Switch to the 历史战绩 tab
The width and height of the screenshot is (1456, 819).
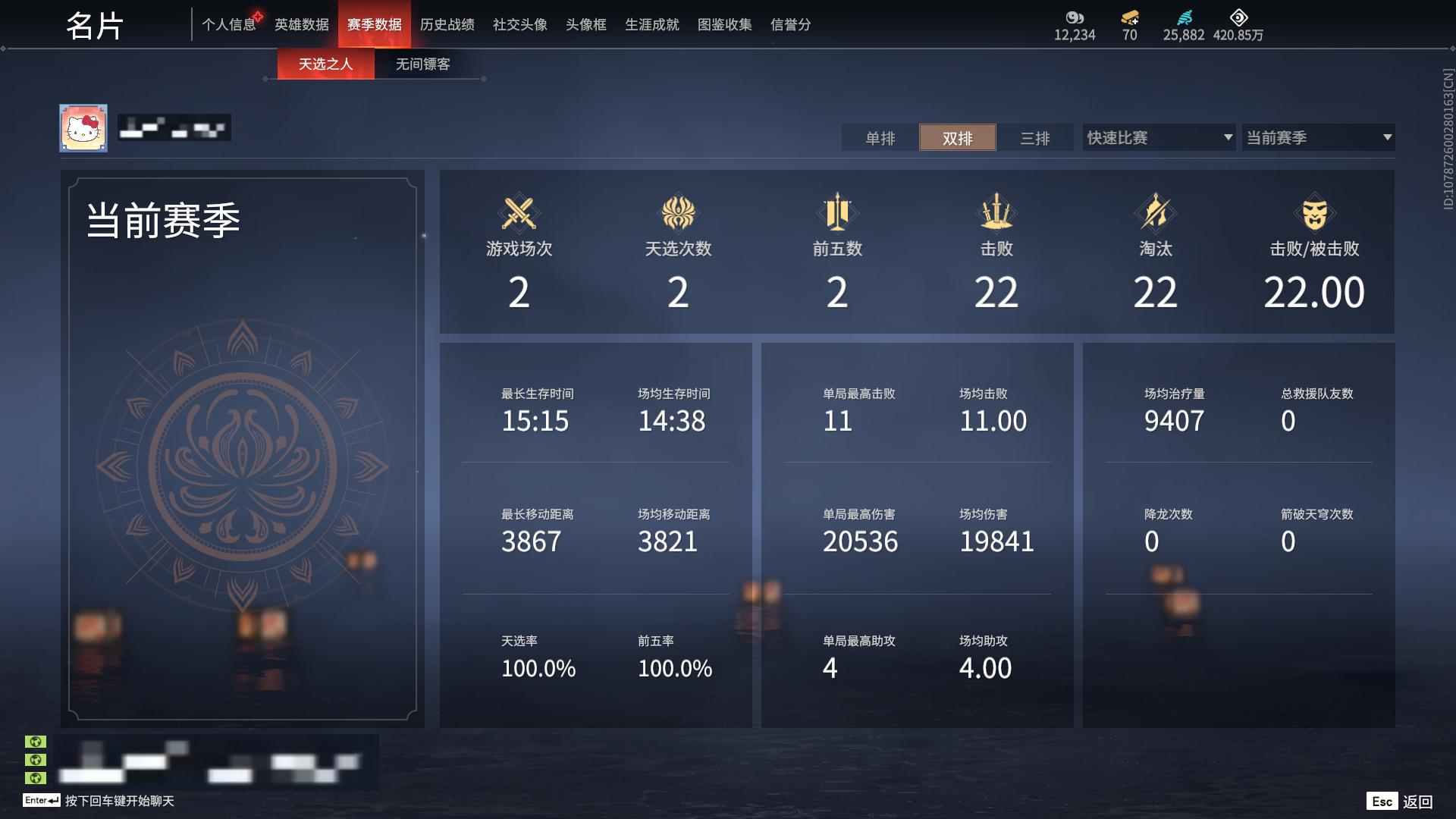click(447, 24)
